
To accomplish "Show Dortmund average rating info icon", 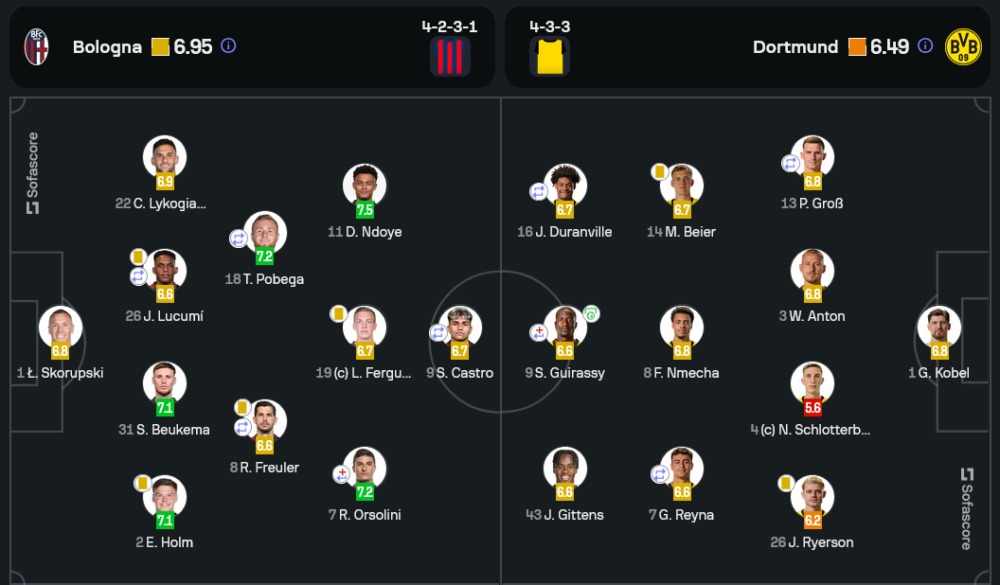I will [925, 46].
